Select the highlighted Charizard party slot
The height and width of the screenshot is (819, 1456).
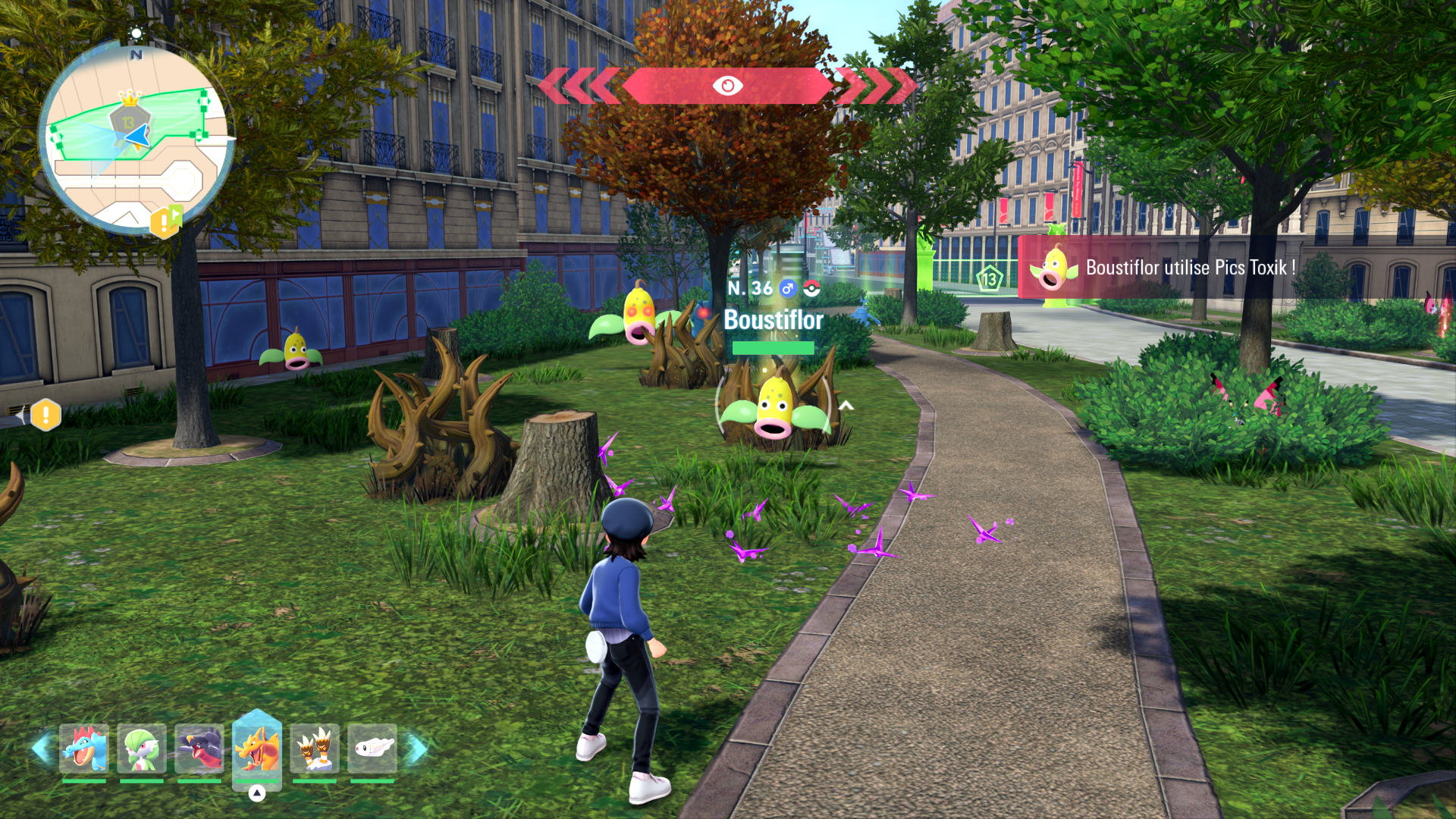tap(257, 749)
